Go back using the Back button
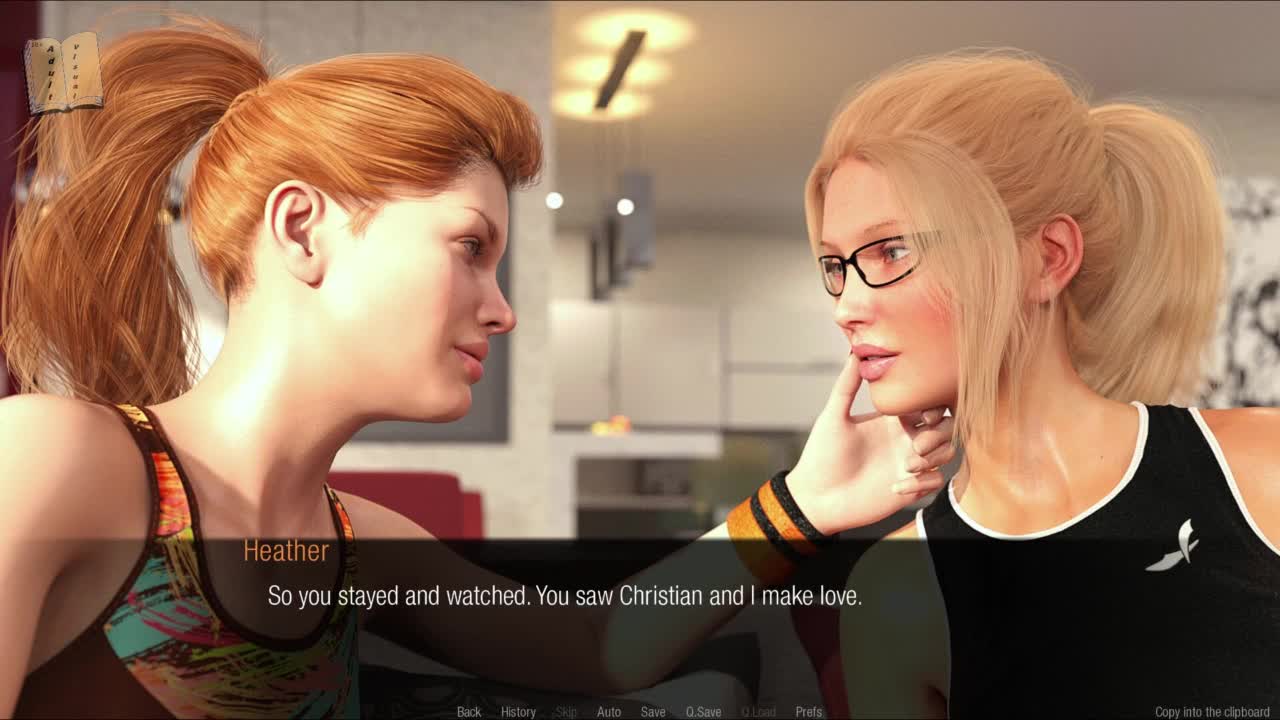 click(x=469, y=712)
